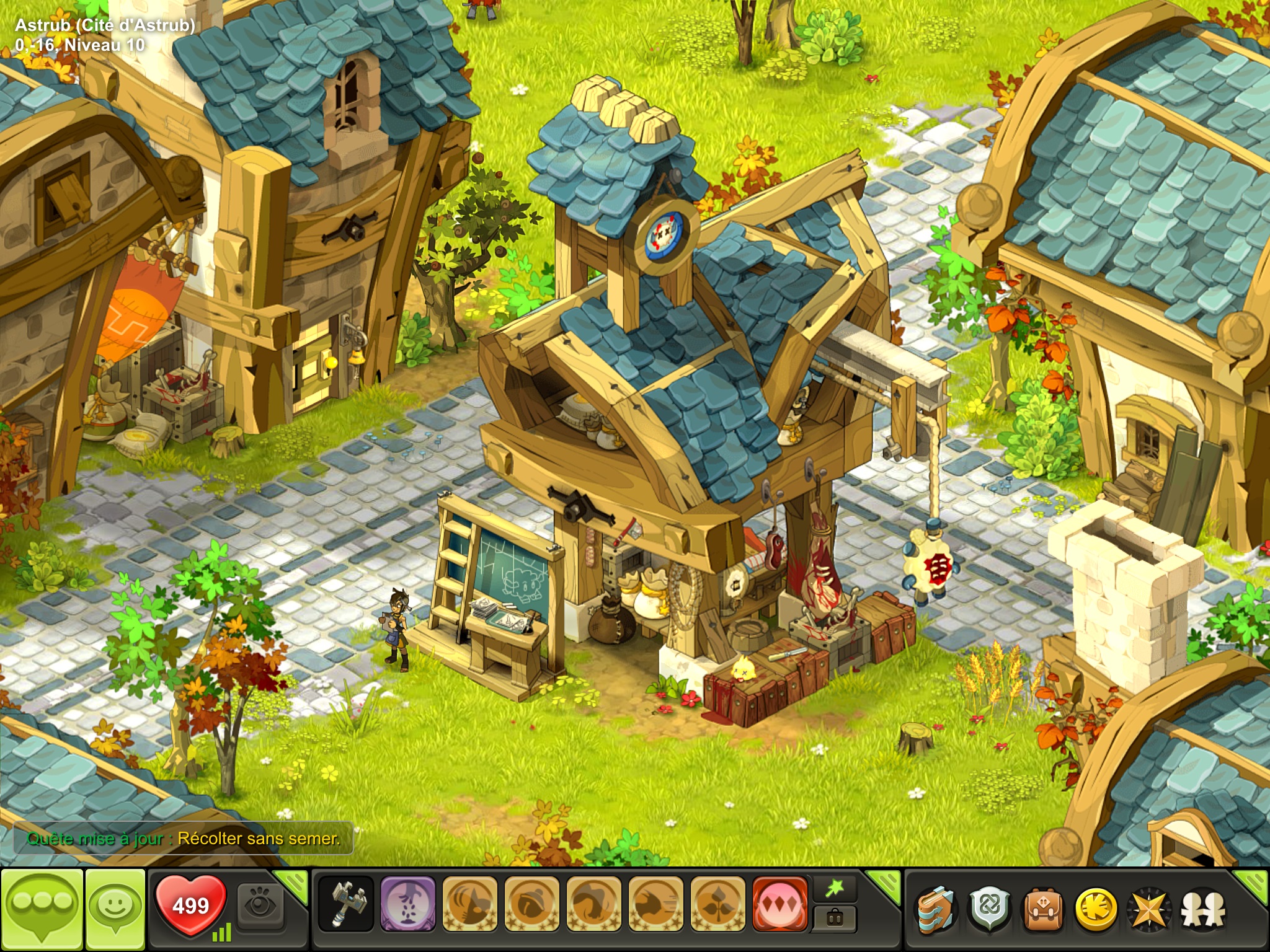Open the spellbook with blue arrows

point(936,910)
